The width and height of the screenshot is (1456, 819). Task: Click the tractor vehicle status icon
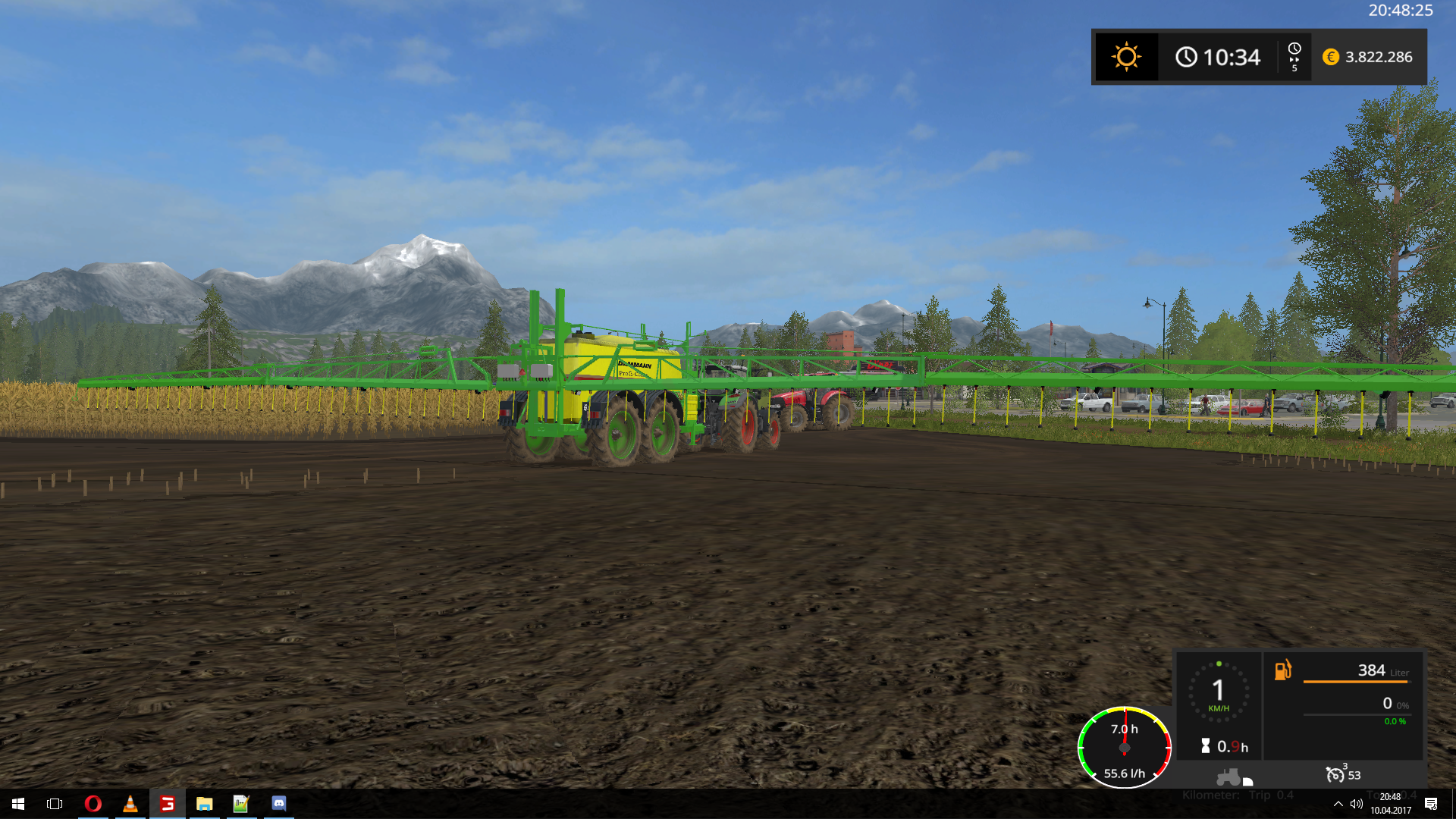tap(1230, 777)
